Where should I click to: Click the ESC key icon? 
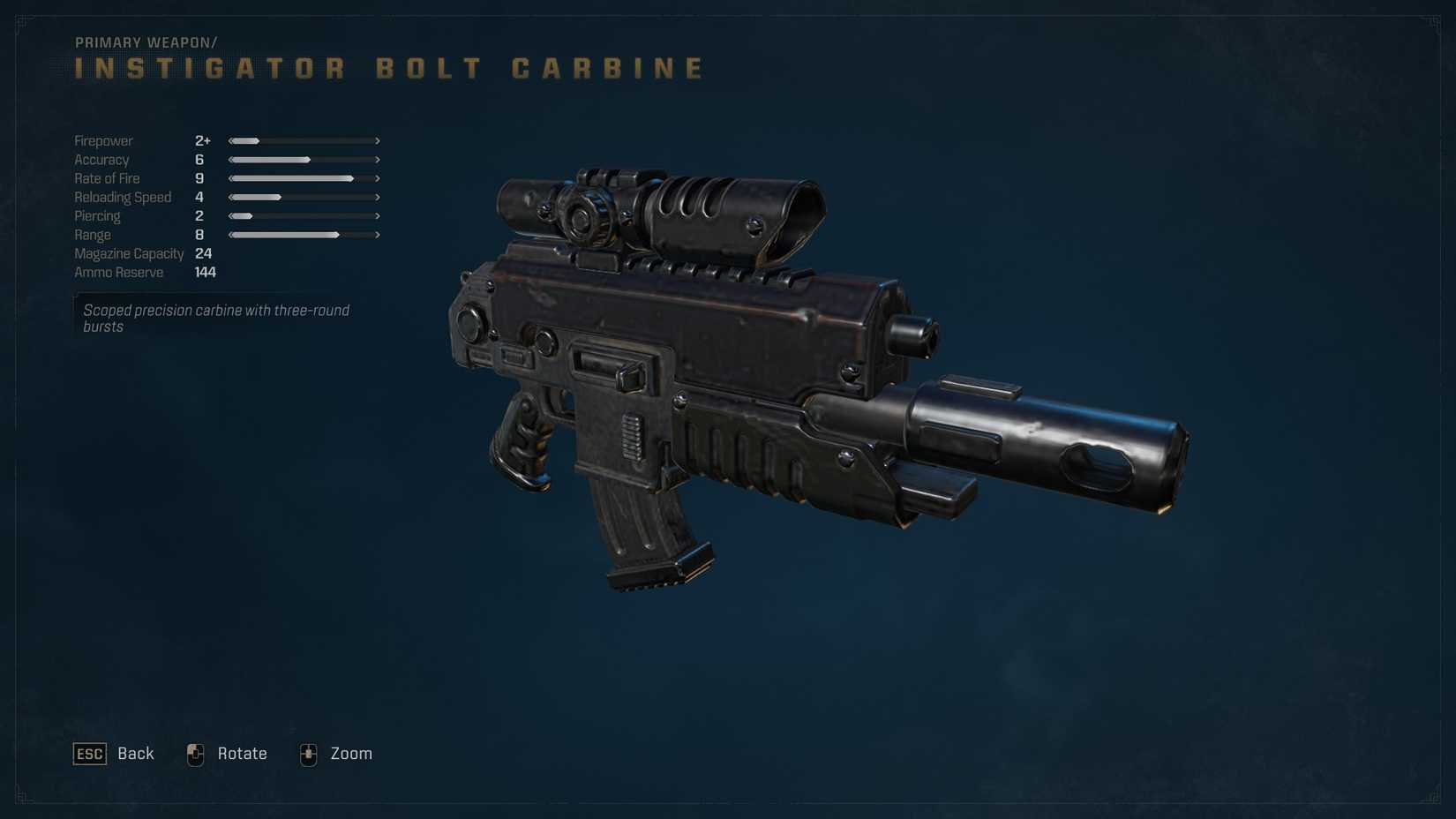coord(88,755)
